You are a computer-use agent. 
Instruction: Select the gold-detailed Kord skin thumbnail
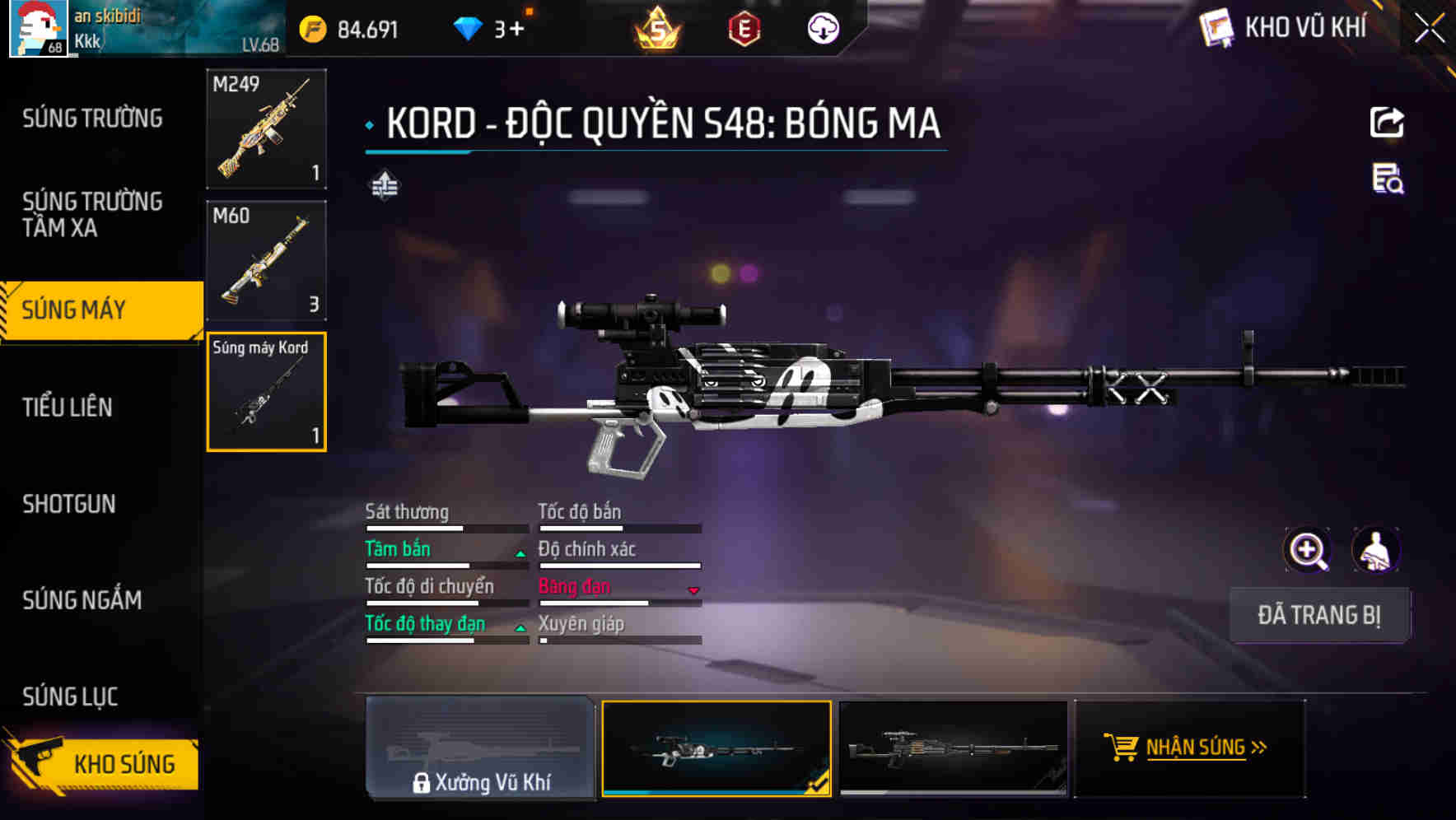(x=953, y=748)
